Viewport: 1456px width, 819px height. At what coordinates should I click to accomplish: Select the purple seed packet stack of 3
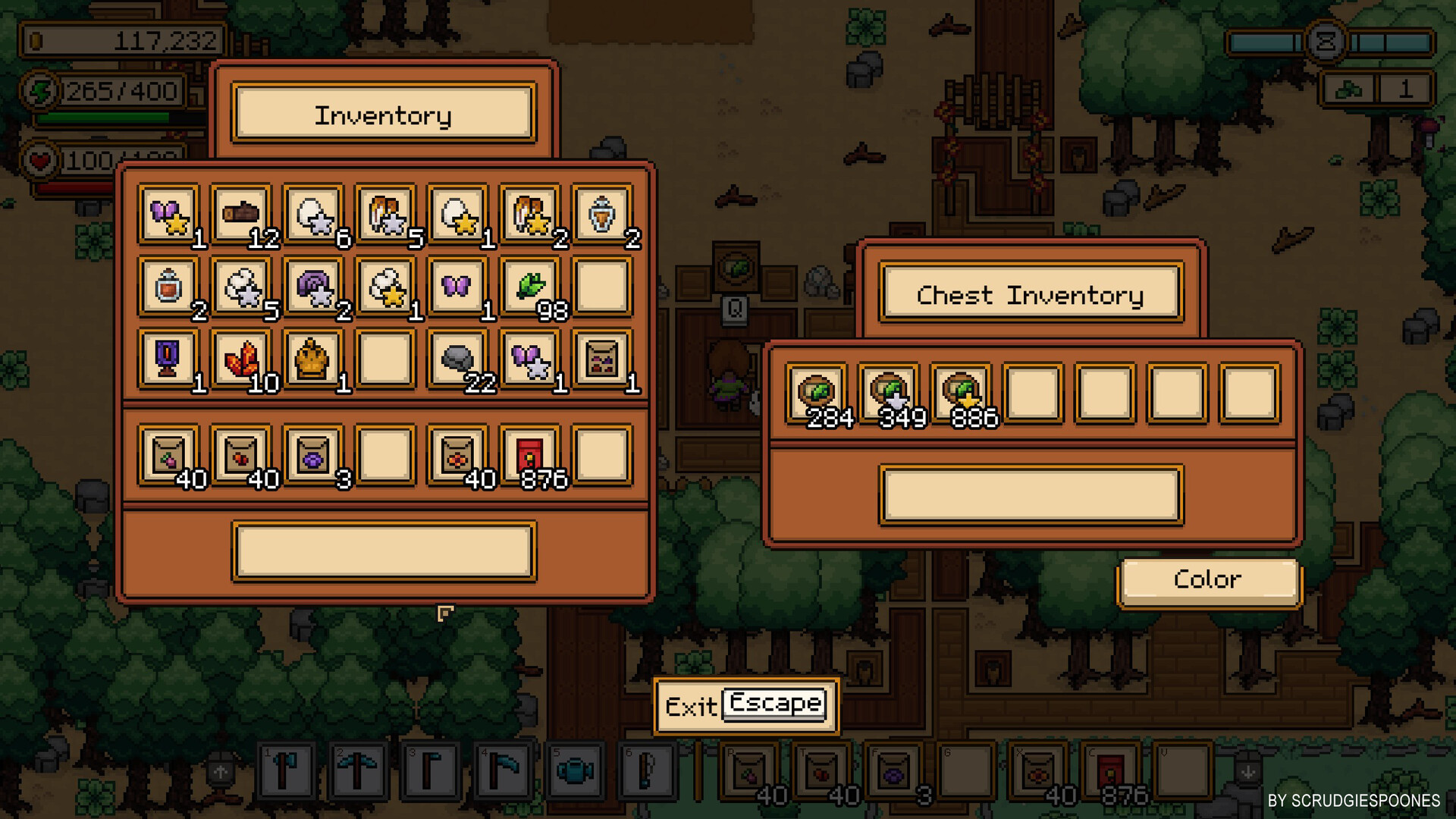tap(314, 453)
